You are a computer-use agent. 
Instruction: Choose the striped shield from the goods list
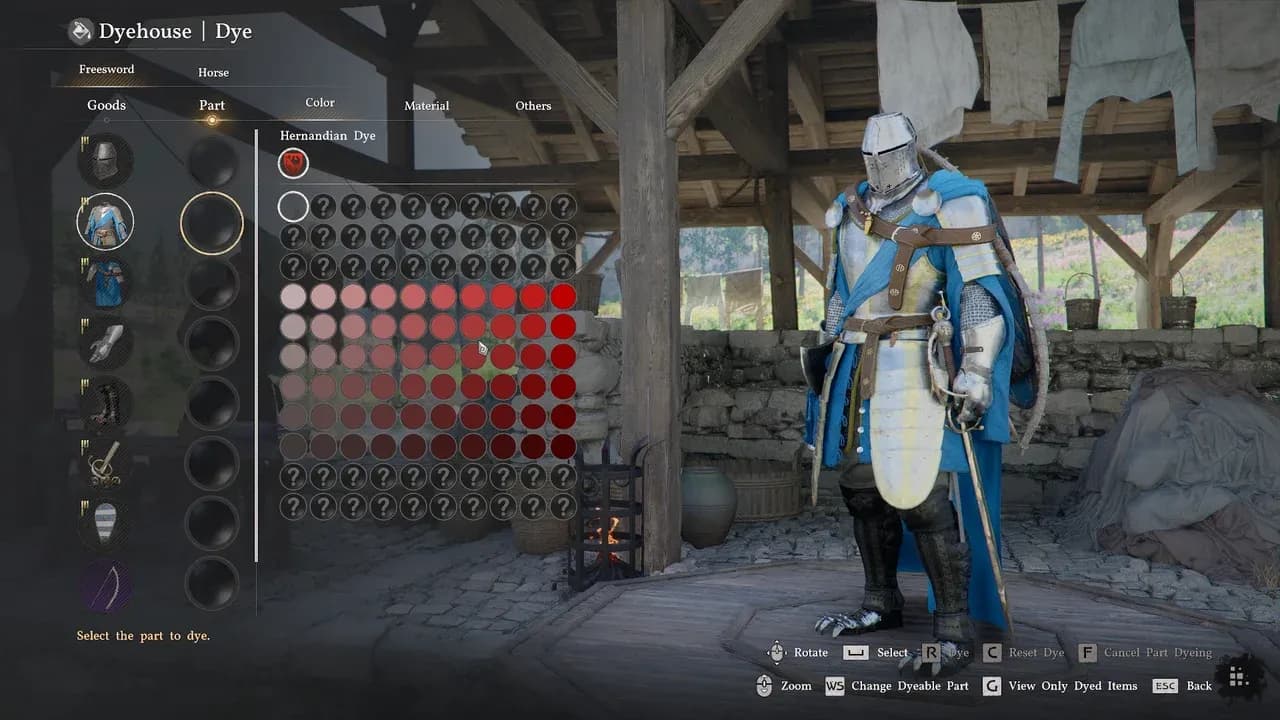pyautogui.click(x=105, y=520)
